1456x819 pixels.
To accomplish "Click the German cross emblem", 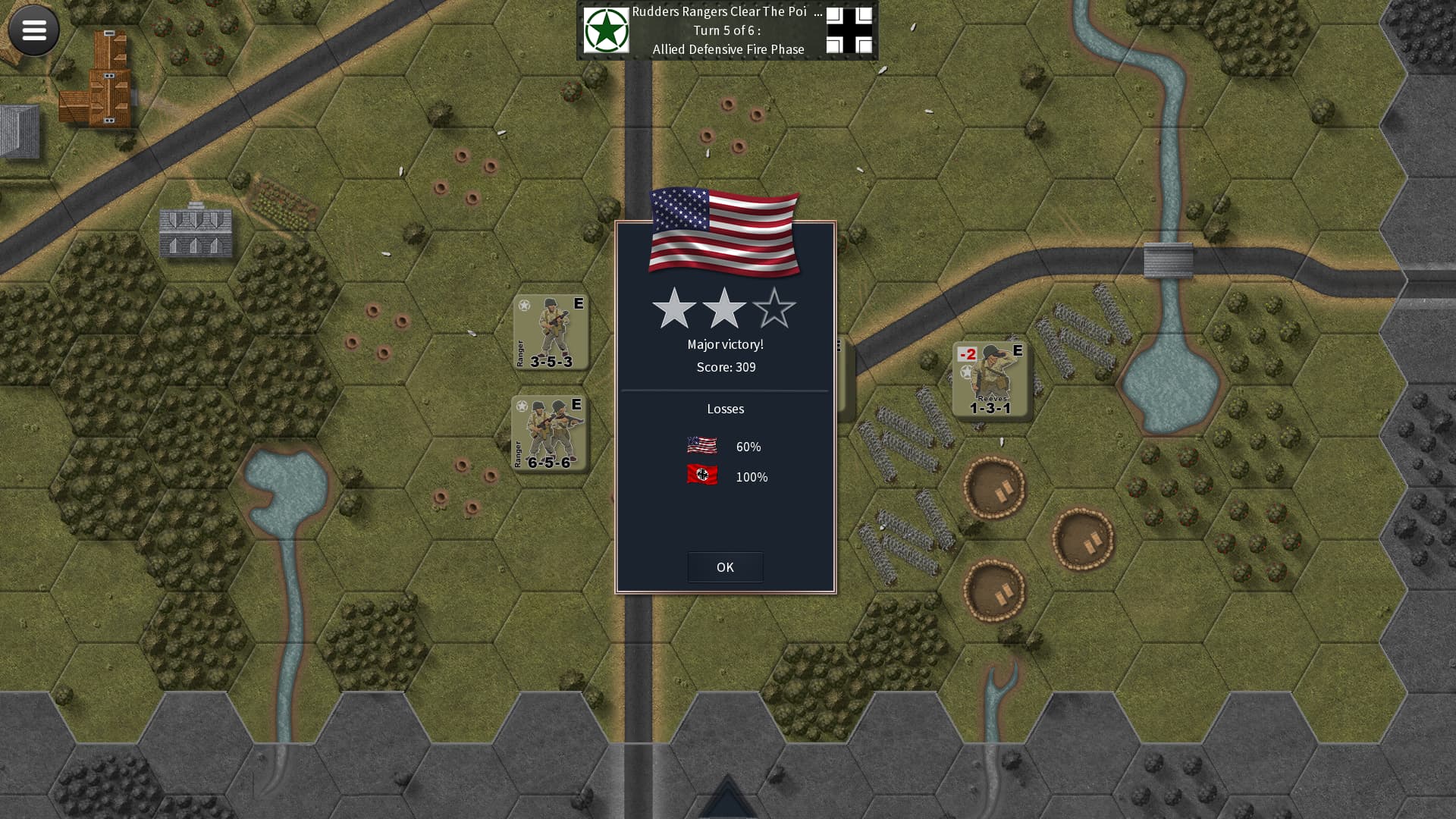I will (x=849, y=30).
